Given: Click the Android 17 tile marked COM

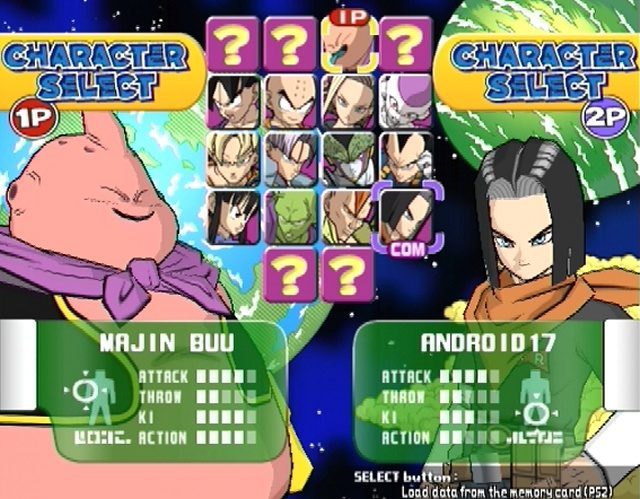Looking at the screenshot, I should tap(406, 213).
